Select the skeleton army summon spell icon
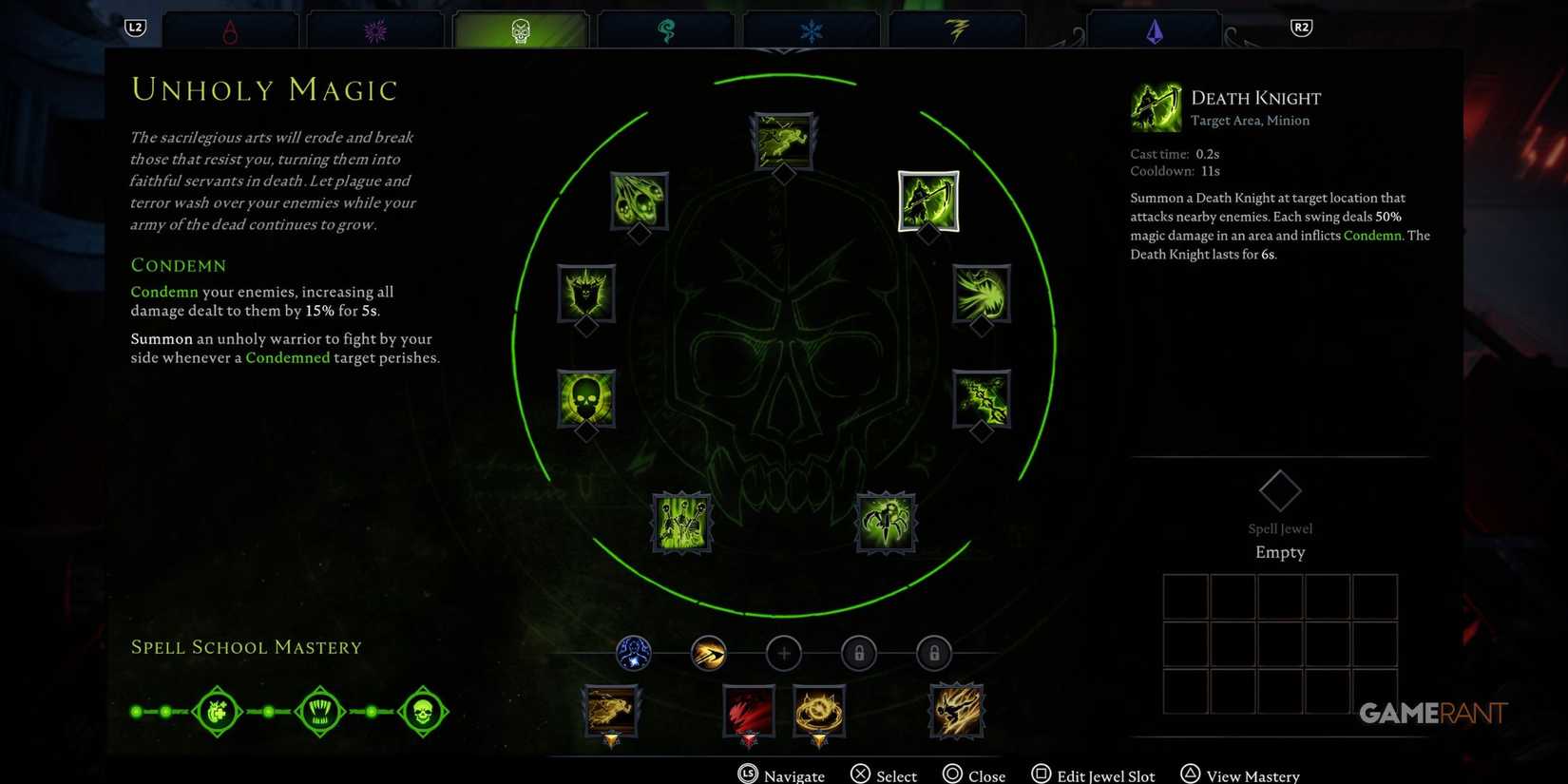The width and height of the screenshot is (1568, 784). click(x=681, y=523)
